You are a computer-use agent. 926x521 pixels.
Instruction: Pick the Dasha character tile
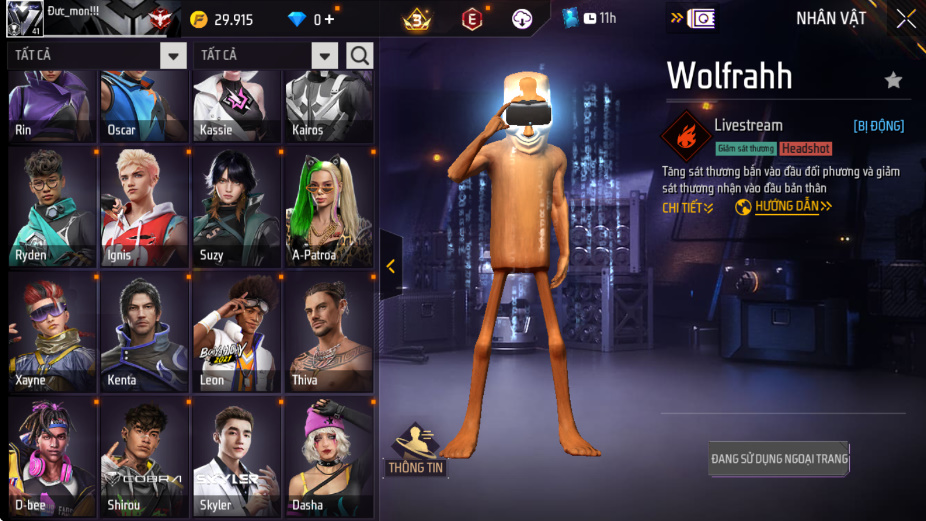(329, 456)
